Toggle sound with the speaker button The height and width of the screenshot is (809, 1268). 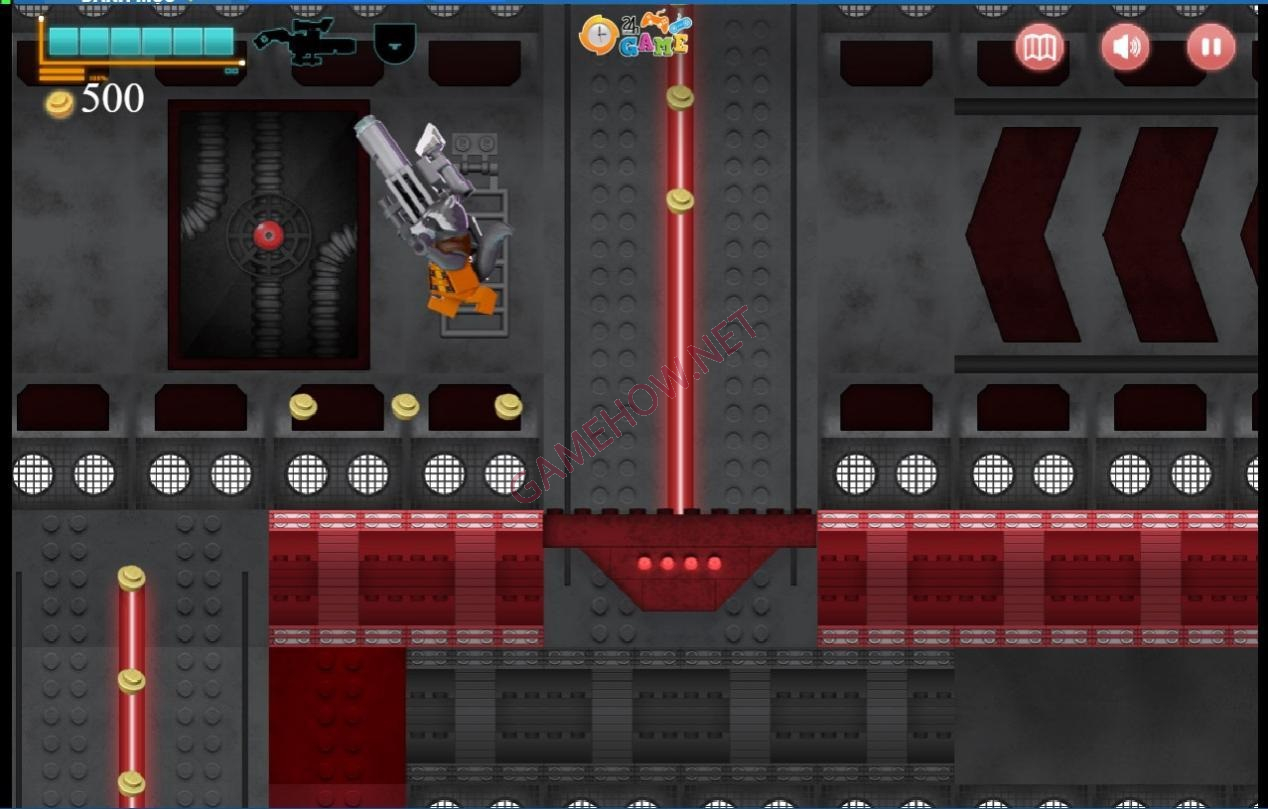coord(1125,47)
